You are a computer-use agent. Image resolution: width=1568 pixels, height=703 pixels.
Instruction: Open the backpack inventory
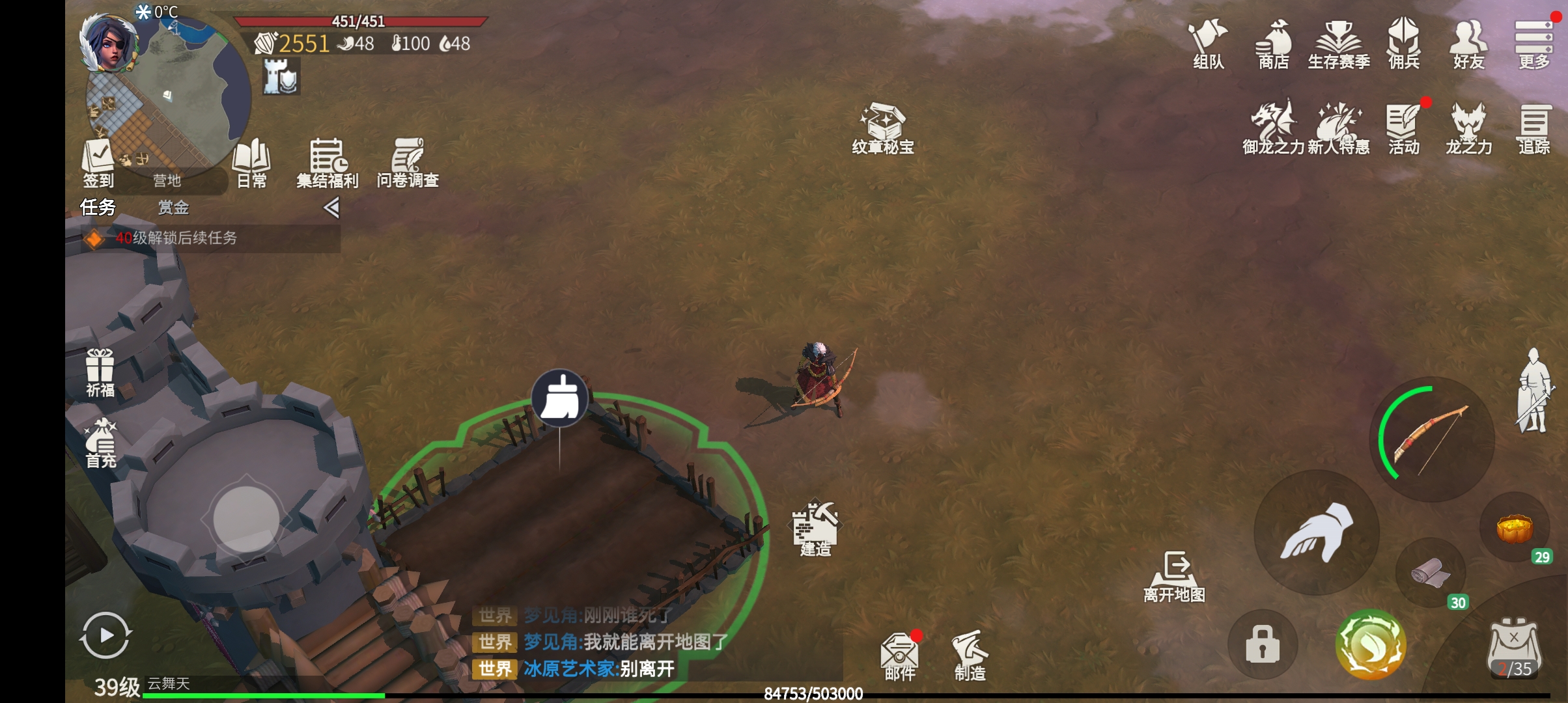coord(1514,649)
